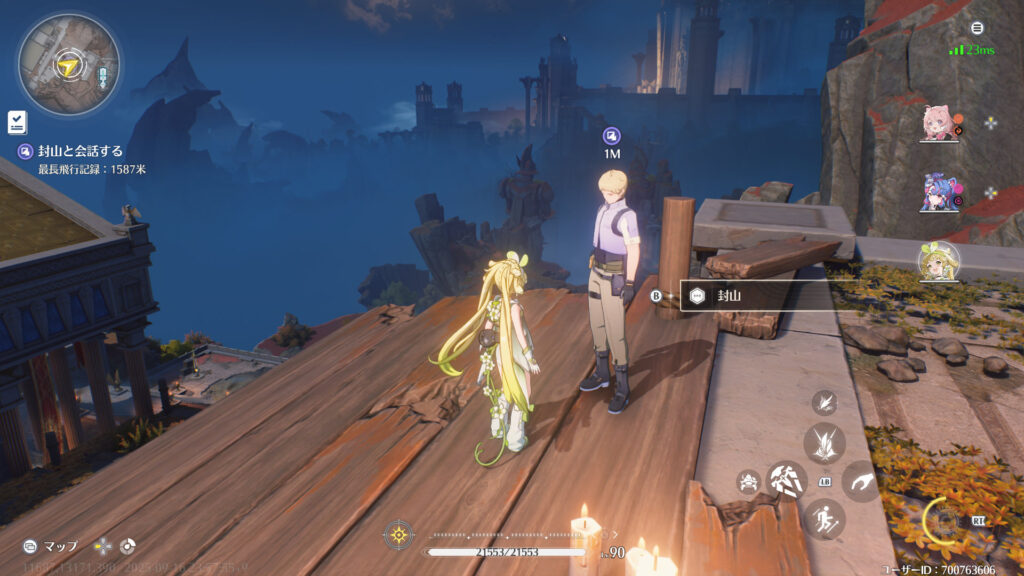This screenshot has width=1024, height=576.
Task: Tap the running figure sprint button
Action: point(825,519)
